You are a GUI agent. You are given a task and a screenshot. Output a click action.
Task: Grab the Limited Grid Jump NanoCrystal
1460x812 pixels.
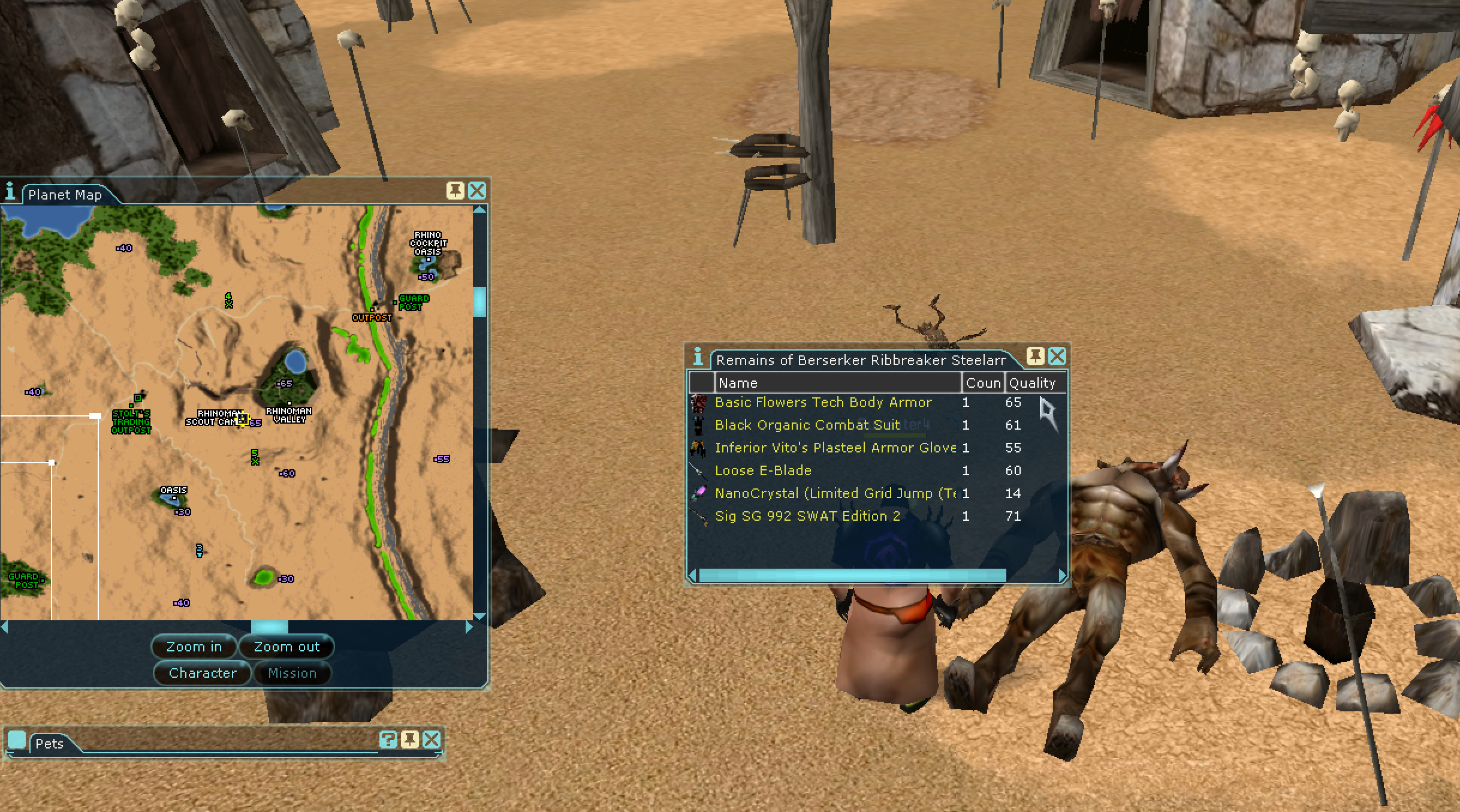point(835,493)
